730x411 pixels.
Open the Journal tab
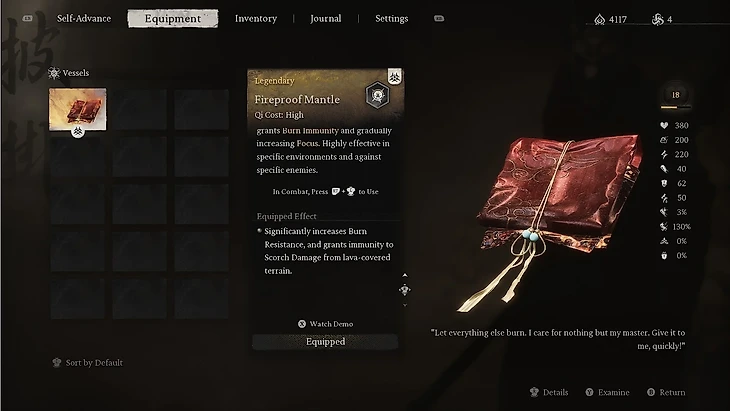pyautogui.click(x=325, y=18)
